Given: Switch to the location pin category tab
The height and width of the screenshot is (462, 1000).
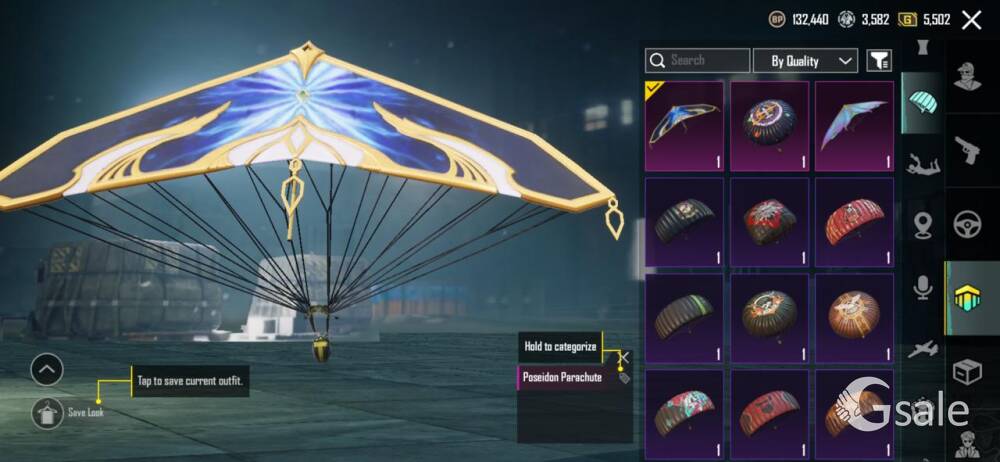Looking at the screenshot, I should coord(921,225).
